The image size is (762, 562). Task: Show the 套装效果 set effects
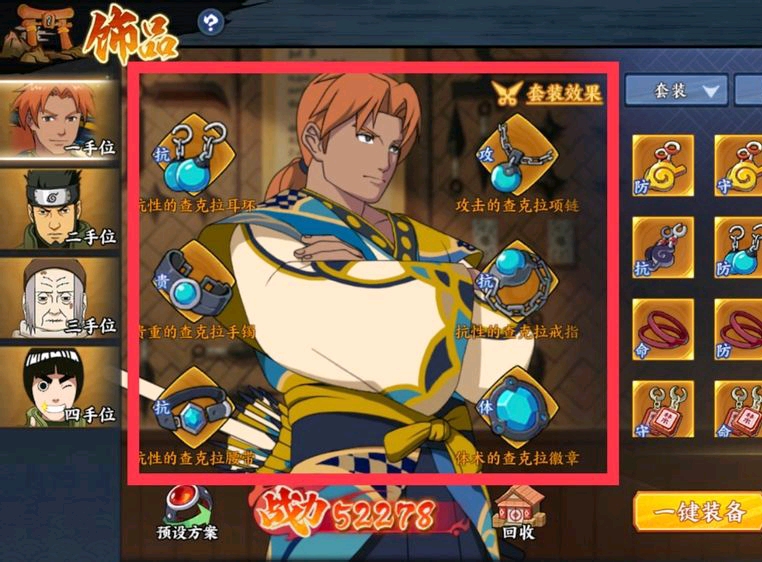[548, 93]
